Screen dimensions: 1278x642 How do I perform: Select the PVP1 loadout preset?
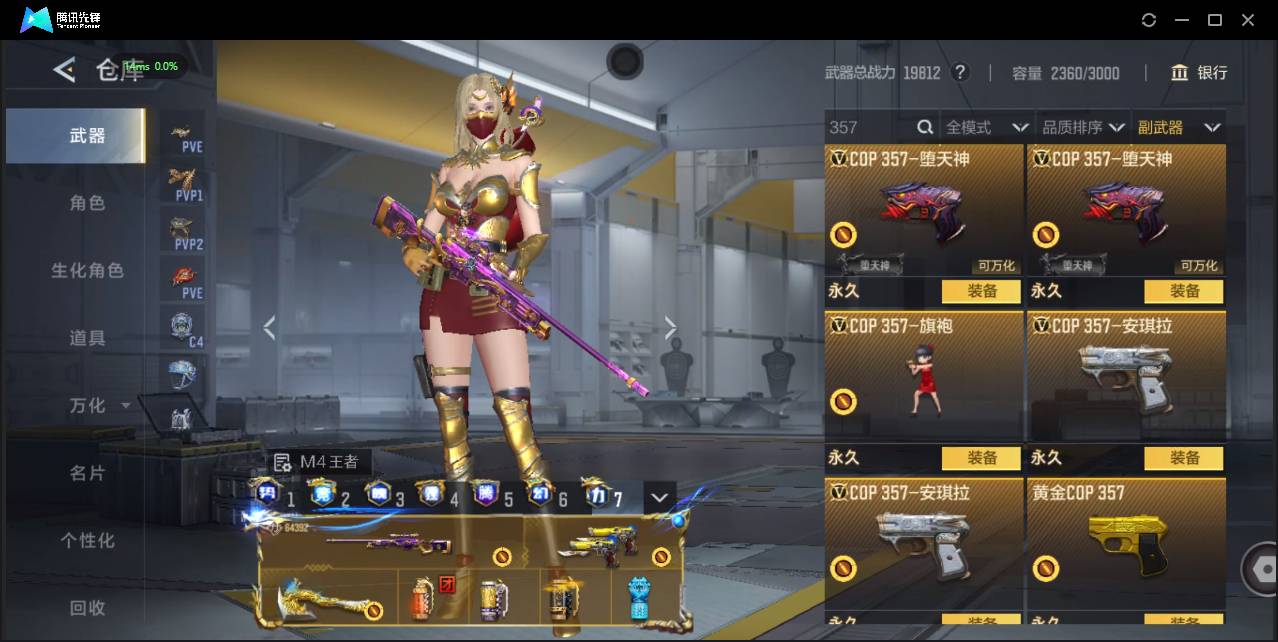tap(183, 184)
